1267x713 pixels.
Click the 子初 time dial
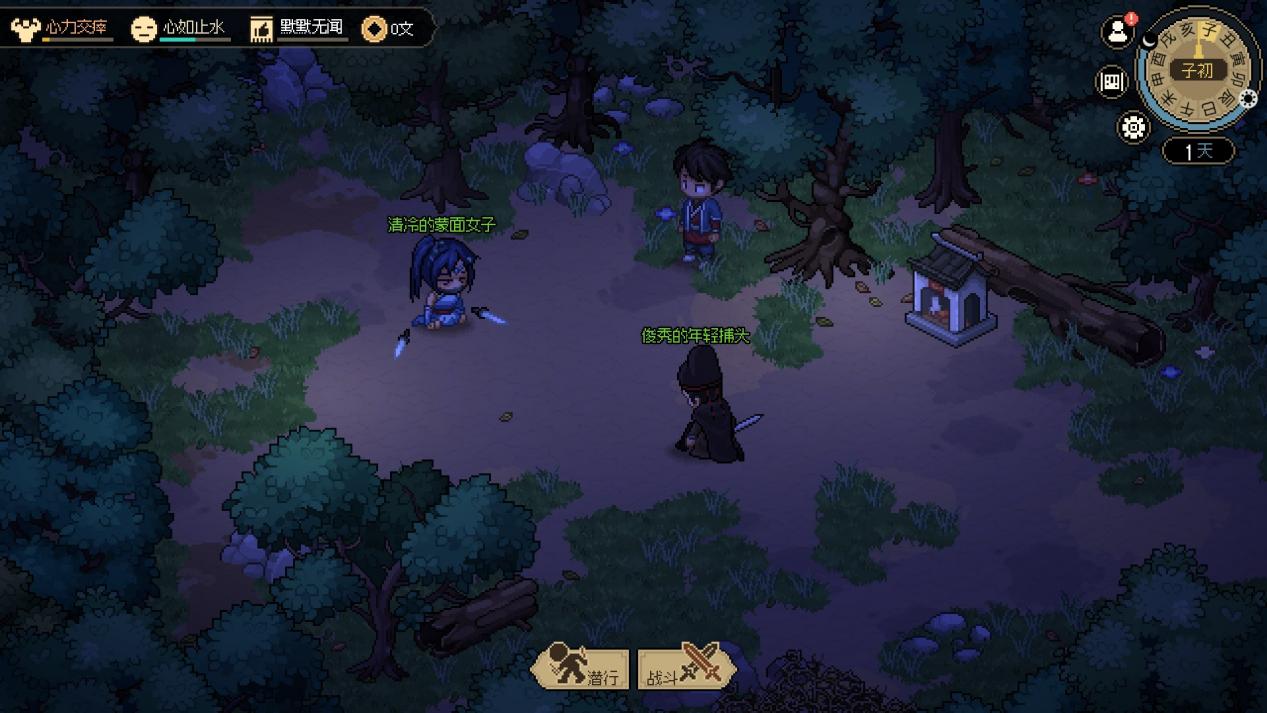1196,70
